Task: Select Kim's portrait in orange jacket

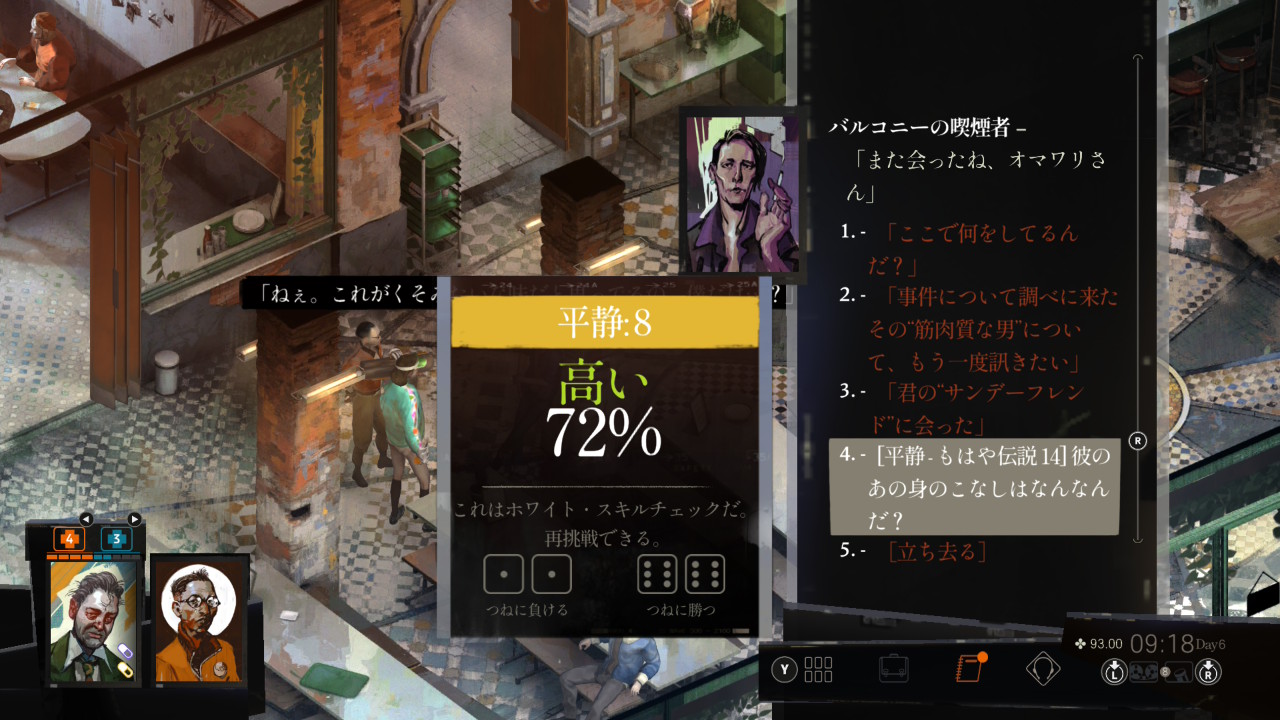Action: click(200, 621)
